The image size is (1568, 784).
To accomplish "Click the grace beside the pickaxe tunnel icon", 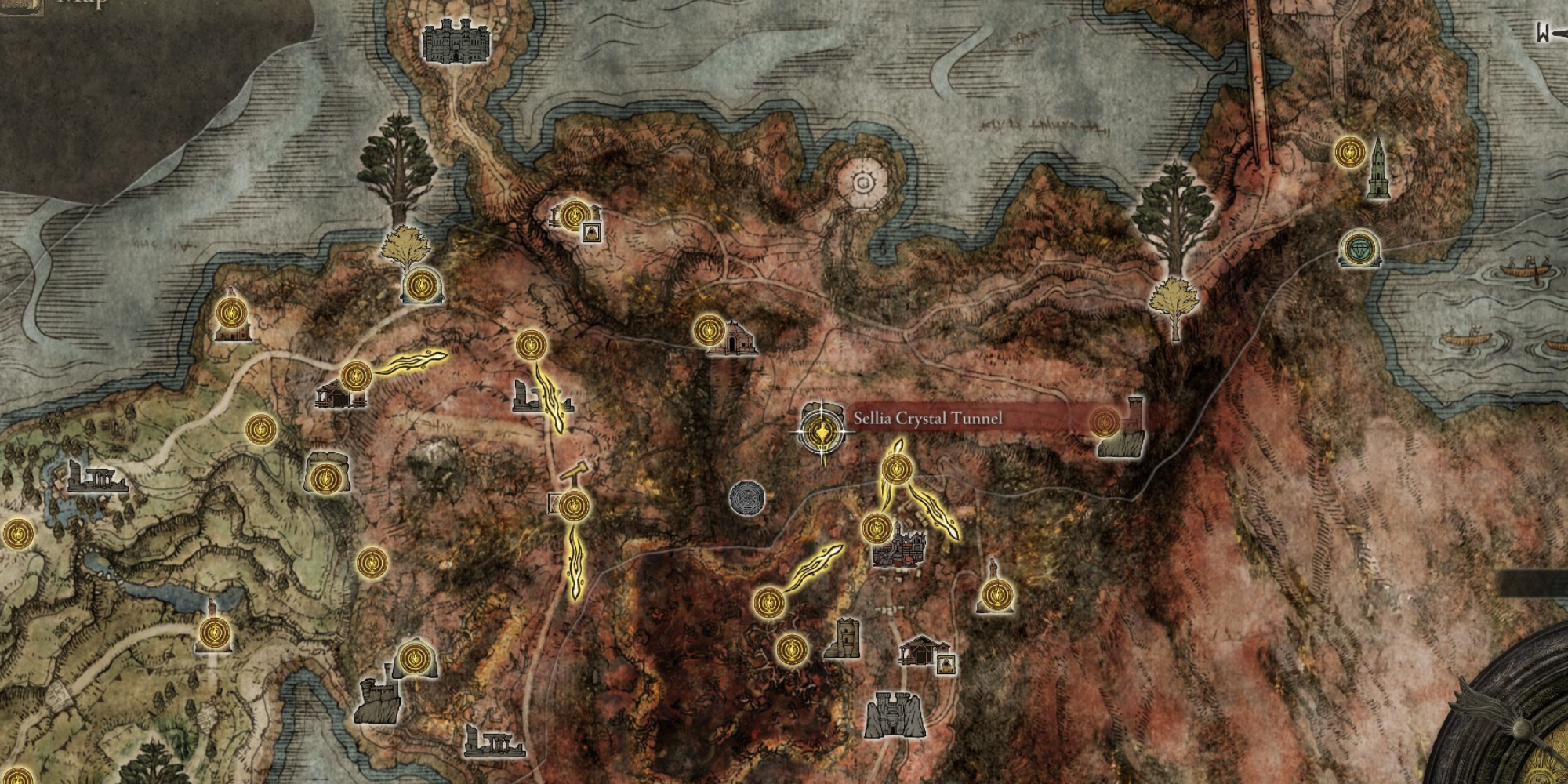I will (x=574, y=506).
